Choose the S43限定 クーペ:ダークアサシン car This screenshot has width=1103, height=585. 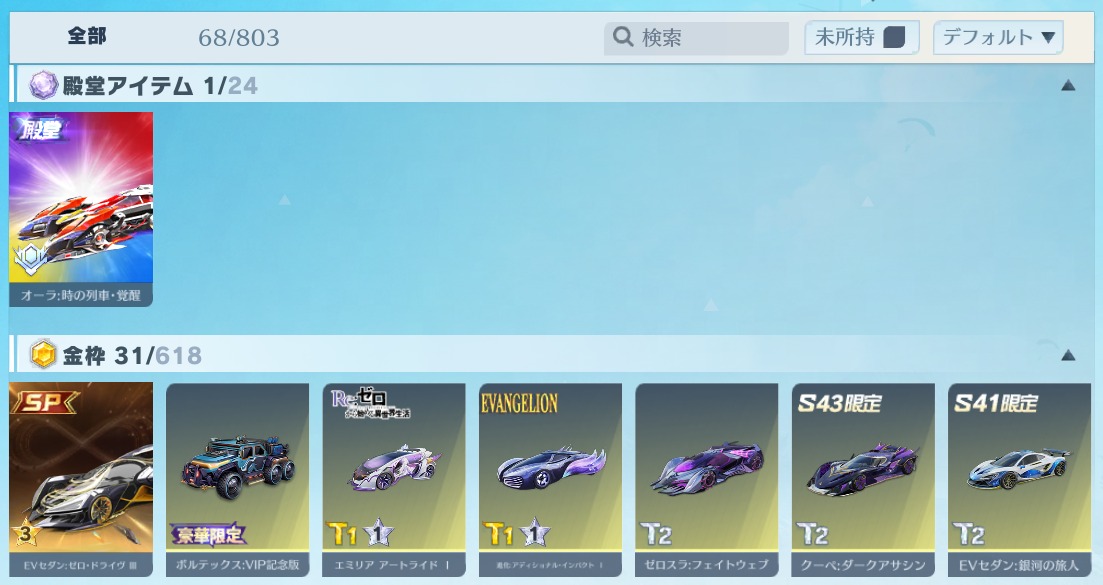pos(863,478)
